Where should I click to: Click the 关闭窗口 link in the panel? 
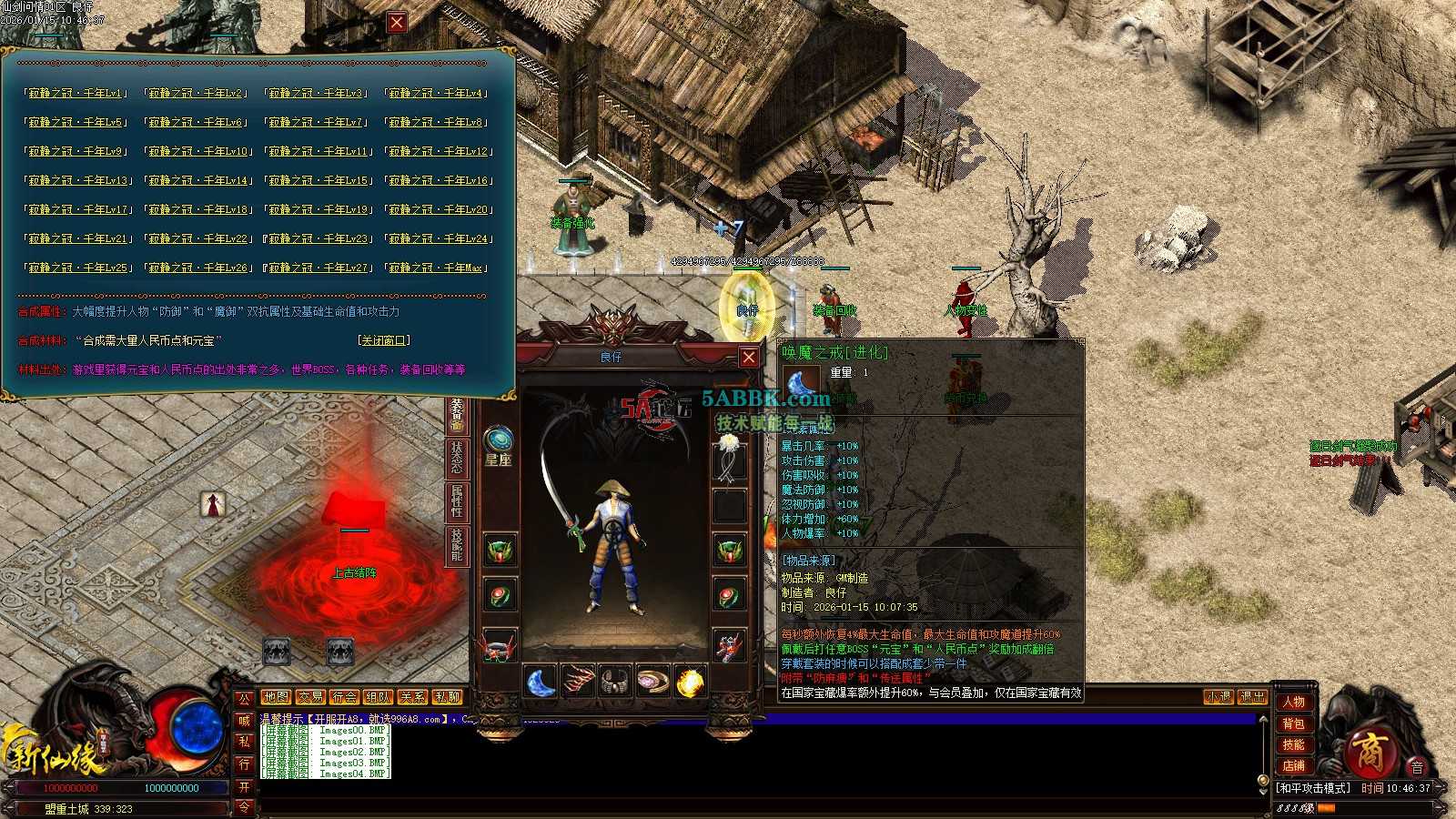(384, 340)
